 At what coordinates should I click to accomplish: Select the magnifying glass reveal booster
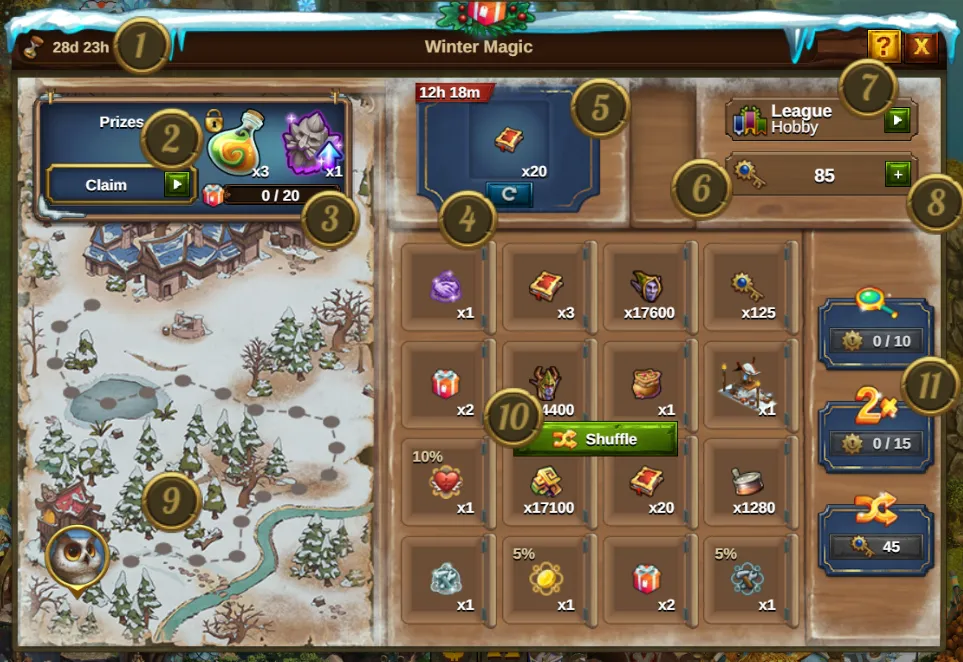[875, 327]
